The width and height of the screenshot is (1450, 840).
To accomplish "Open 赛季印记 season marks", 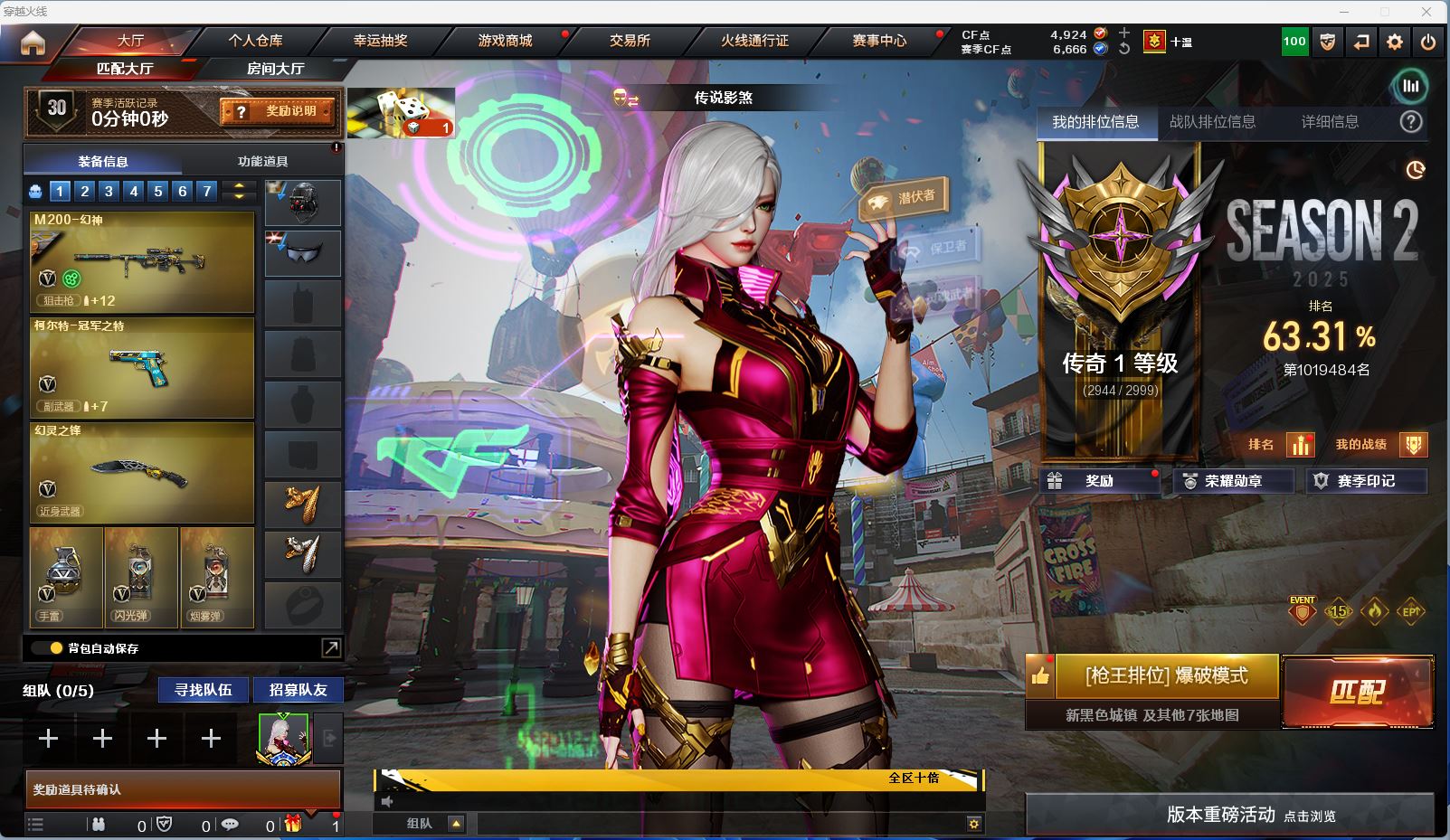I will [1366, 481].
